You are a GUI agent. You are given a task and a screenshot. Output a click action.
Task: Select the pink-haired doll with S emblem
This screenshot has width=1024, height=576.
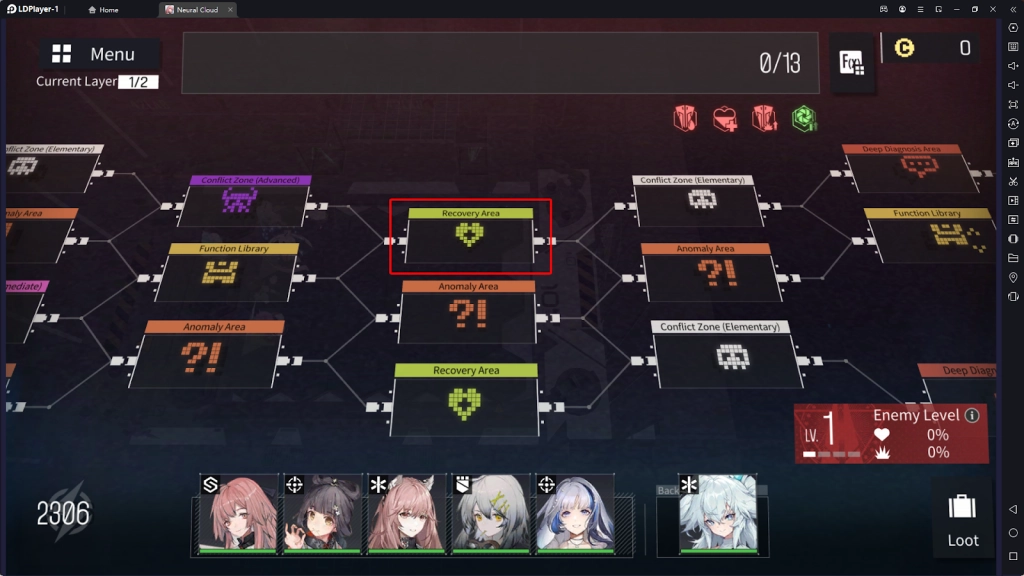[x=238, y=513]
